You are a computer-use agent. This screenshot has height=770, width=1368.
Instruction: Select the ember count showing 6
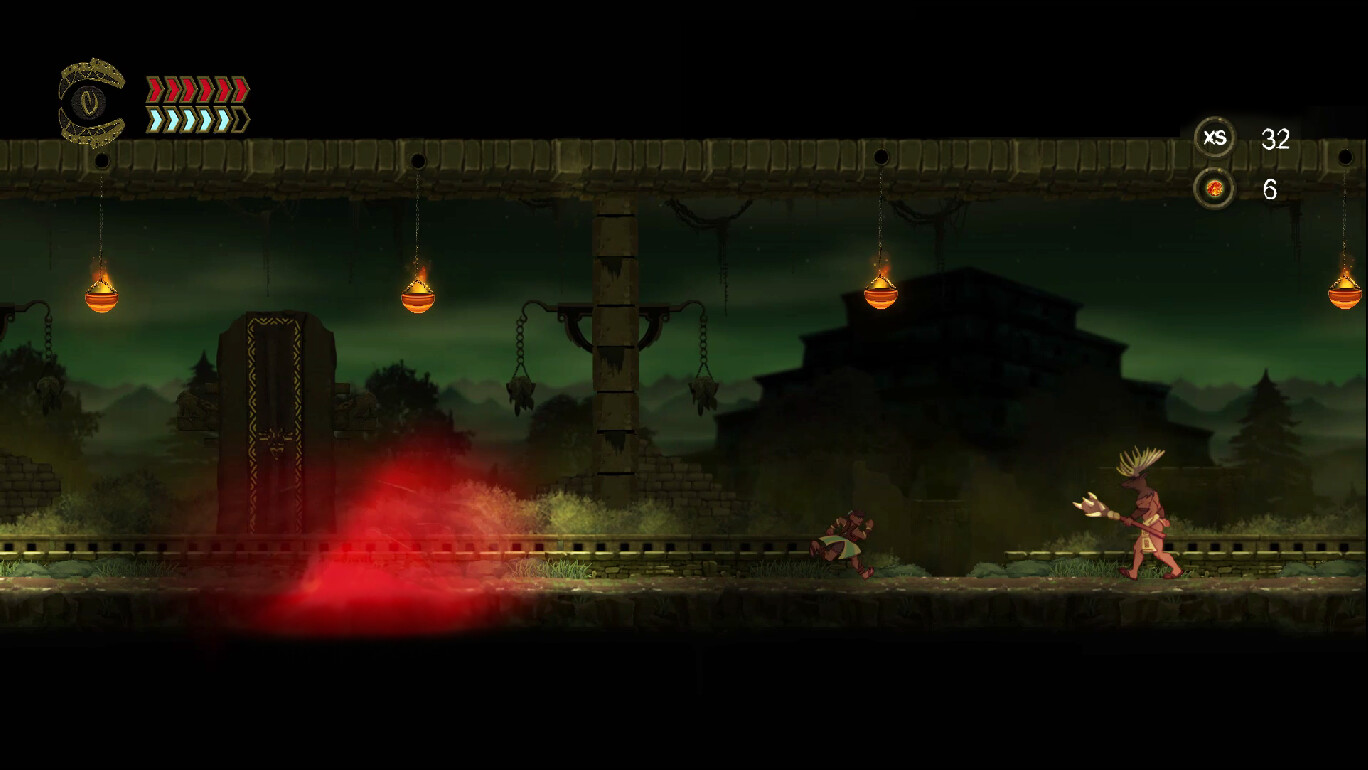[x=1271, y=188]
